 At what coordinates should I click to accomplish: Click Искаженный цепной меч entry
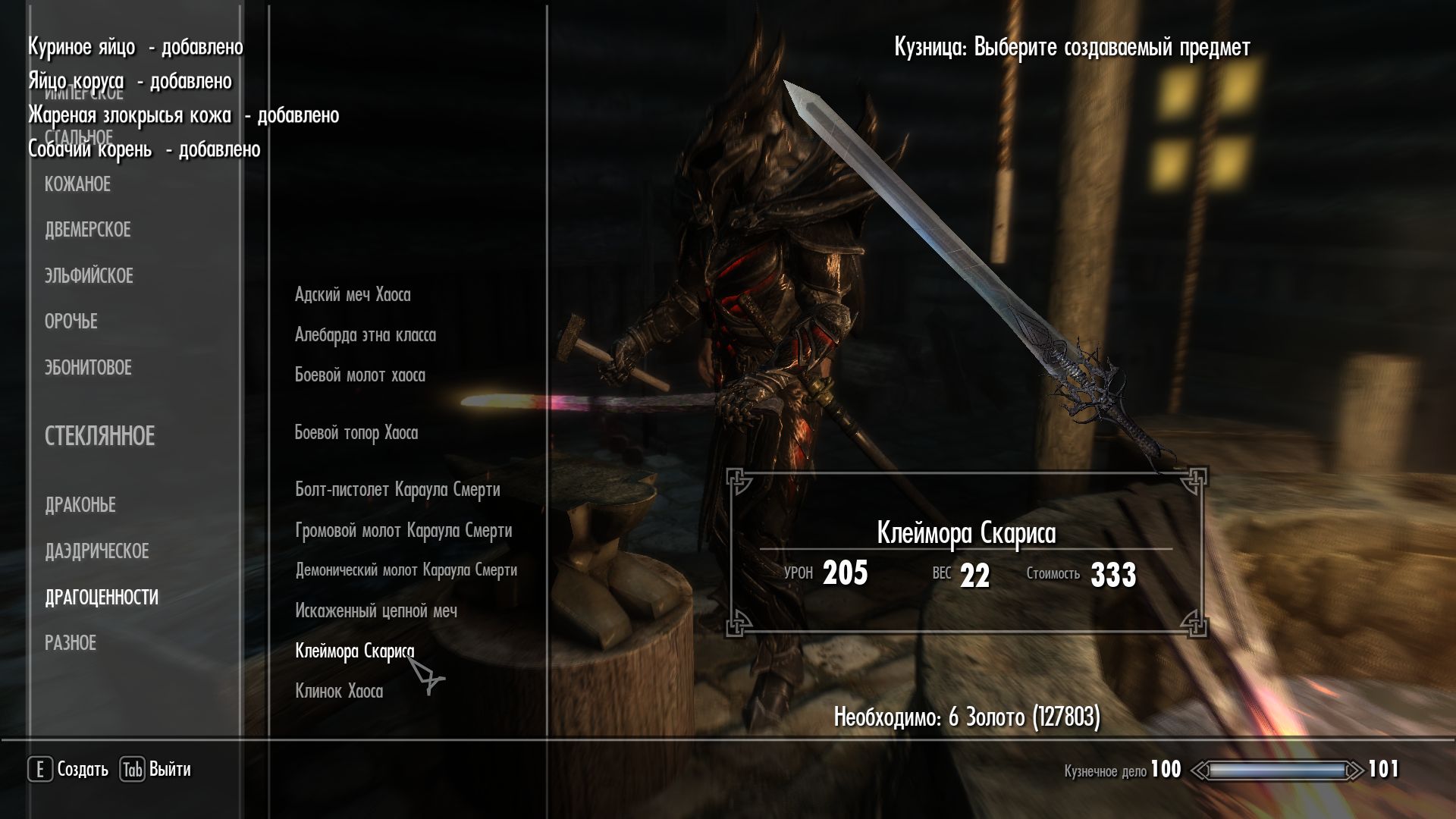click(375, 611)
